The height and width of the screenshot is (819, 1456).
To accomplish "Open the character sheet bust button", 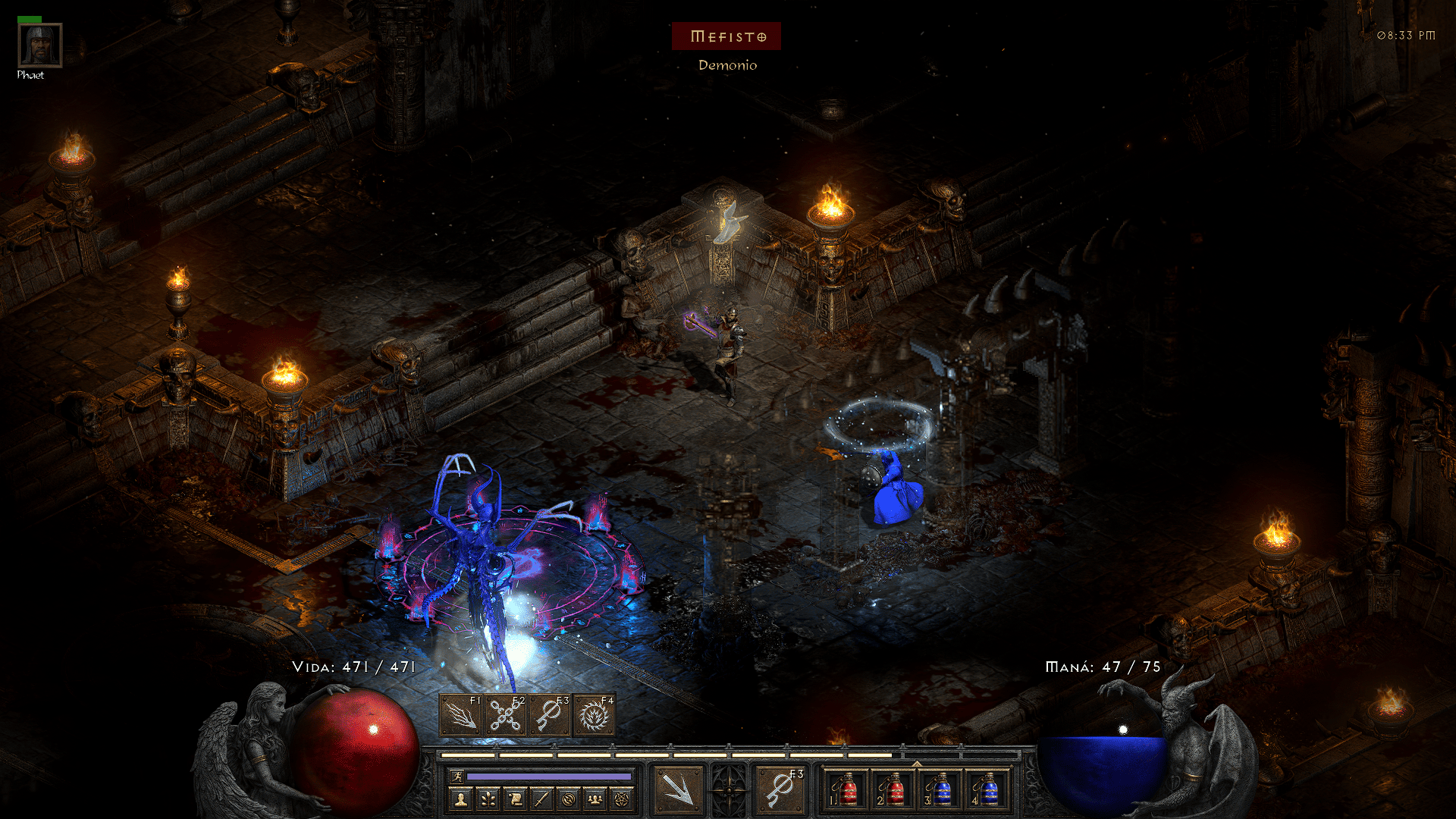I will point(460,799).
